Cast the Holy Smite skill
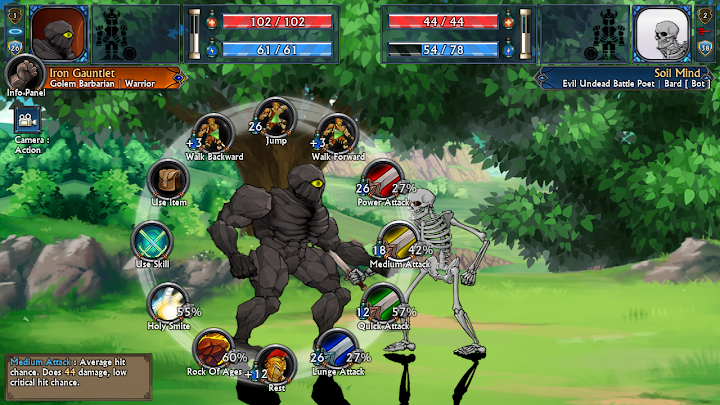Image resolution: width=720 pixels, height=405 pixels. [x=167, y=303]
